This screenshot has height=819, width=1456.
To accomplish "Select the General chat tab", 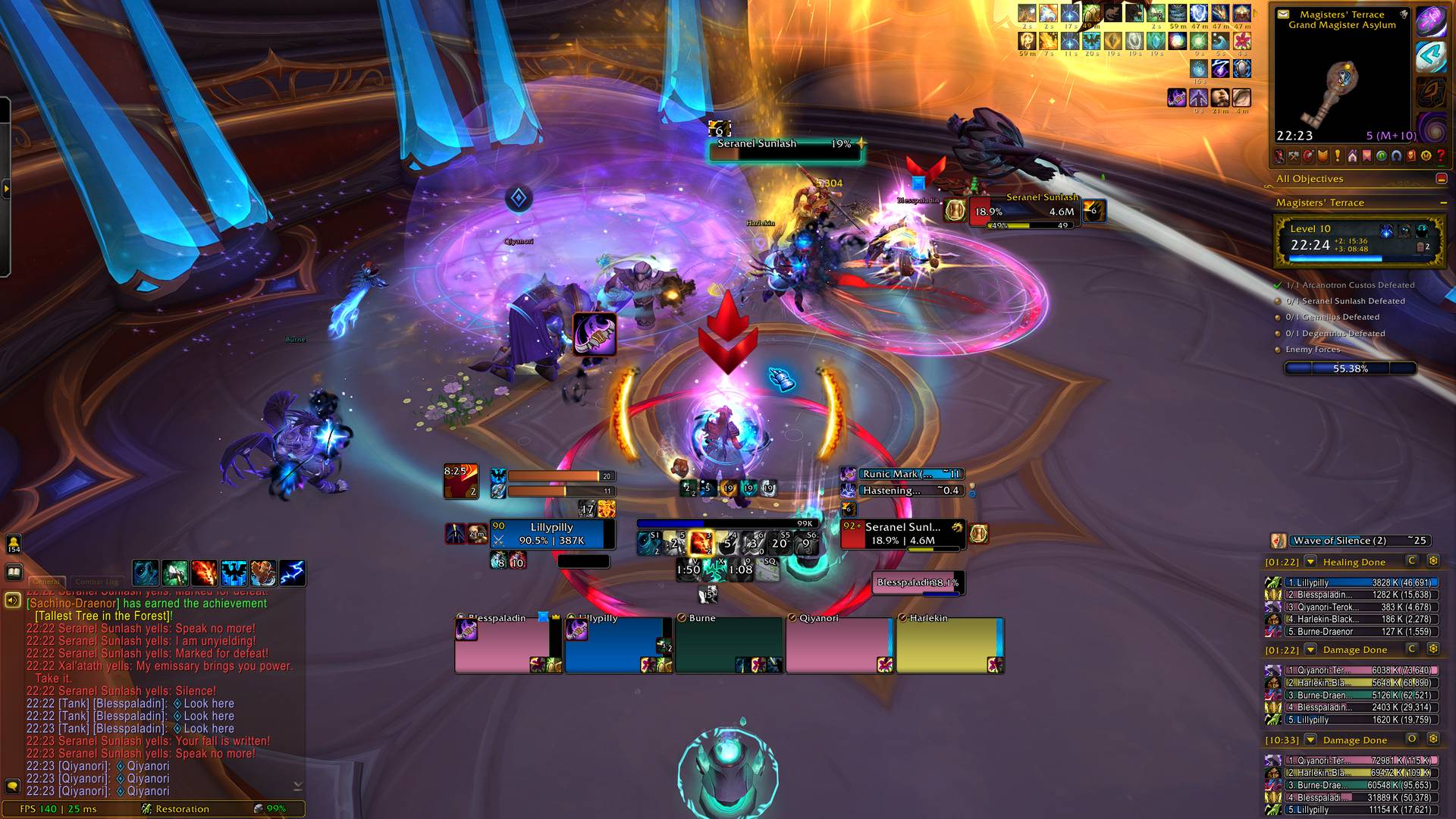I will (46, 582).
